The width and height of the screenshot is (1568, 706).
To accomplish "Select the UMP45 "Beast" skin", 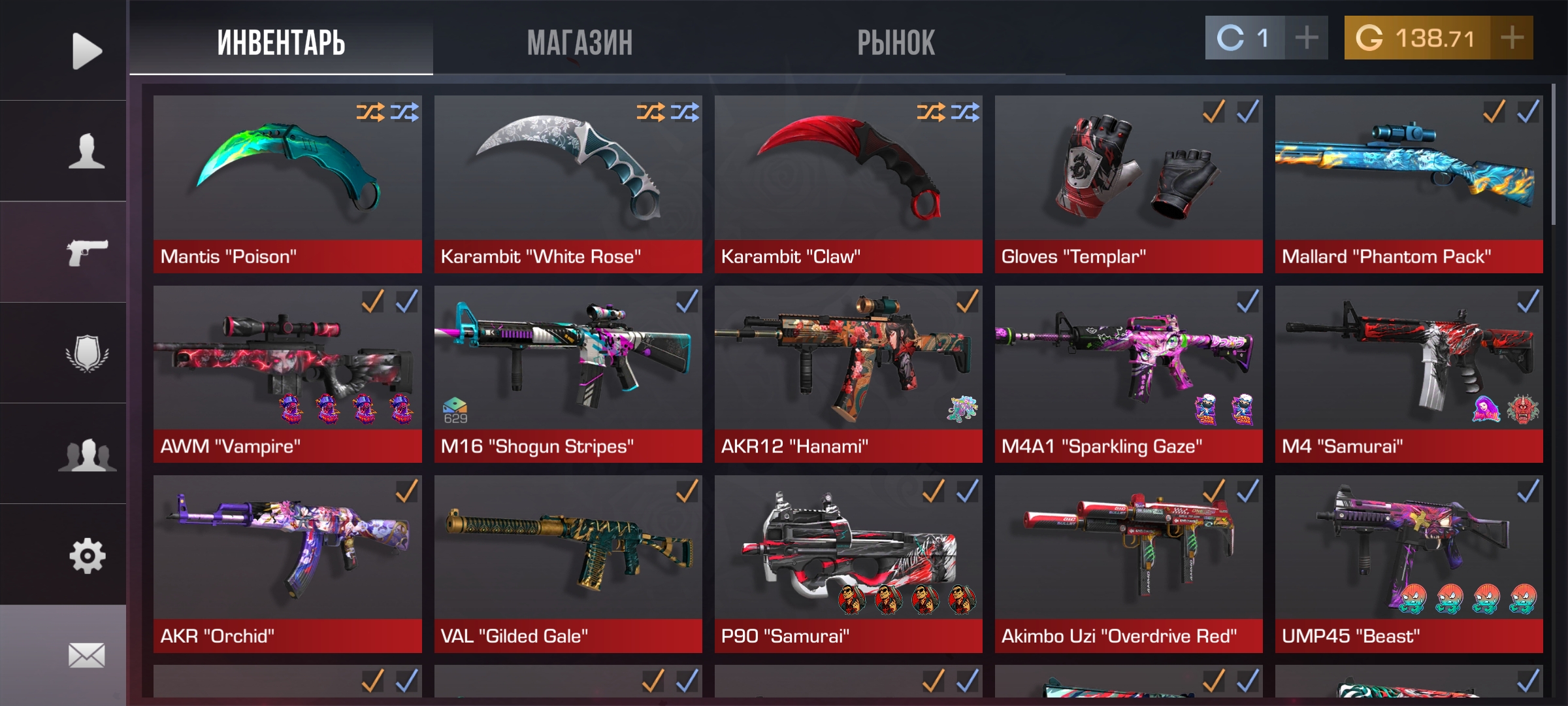I will [1409, 563].
